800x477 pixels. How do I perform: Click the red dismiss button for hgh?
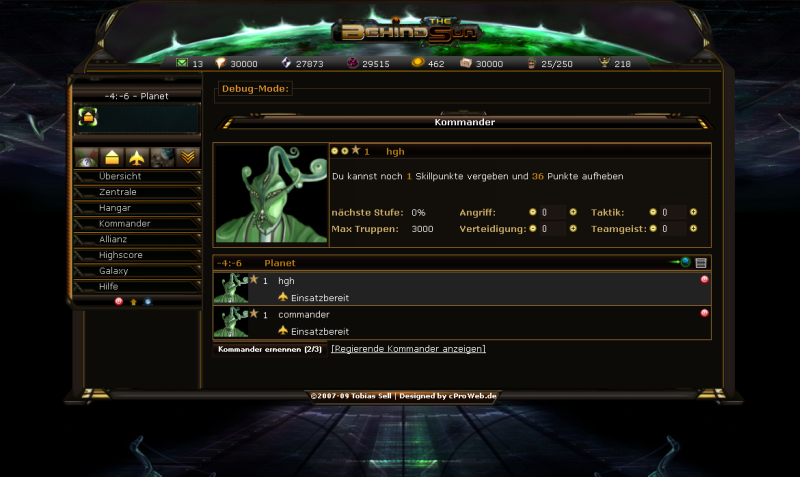[x=704, y=281]
